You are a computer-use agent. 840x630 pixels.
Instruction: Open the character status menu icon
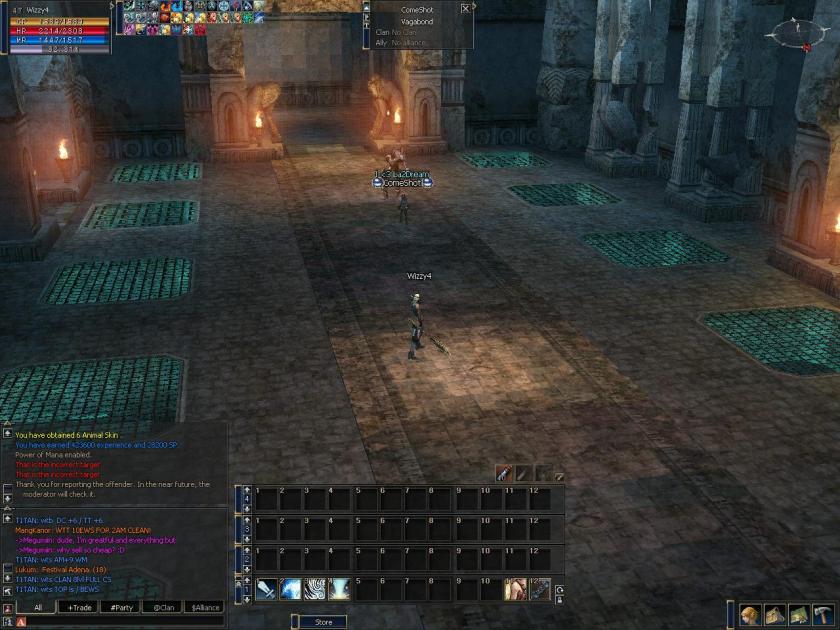pos(750,613)
